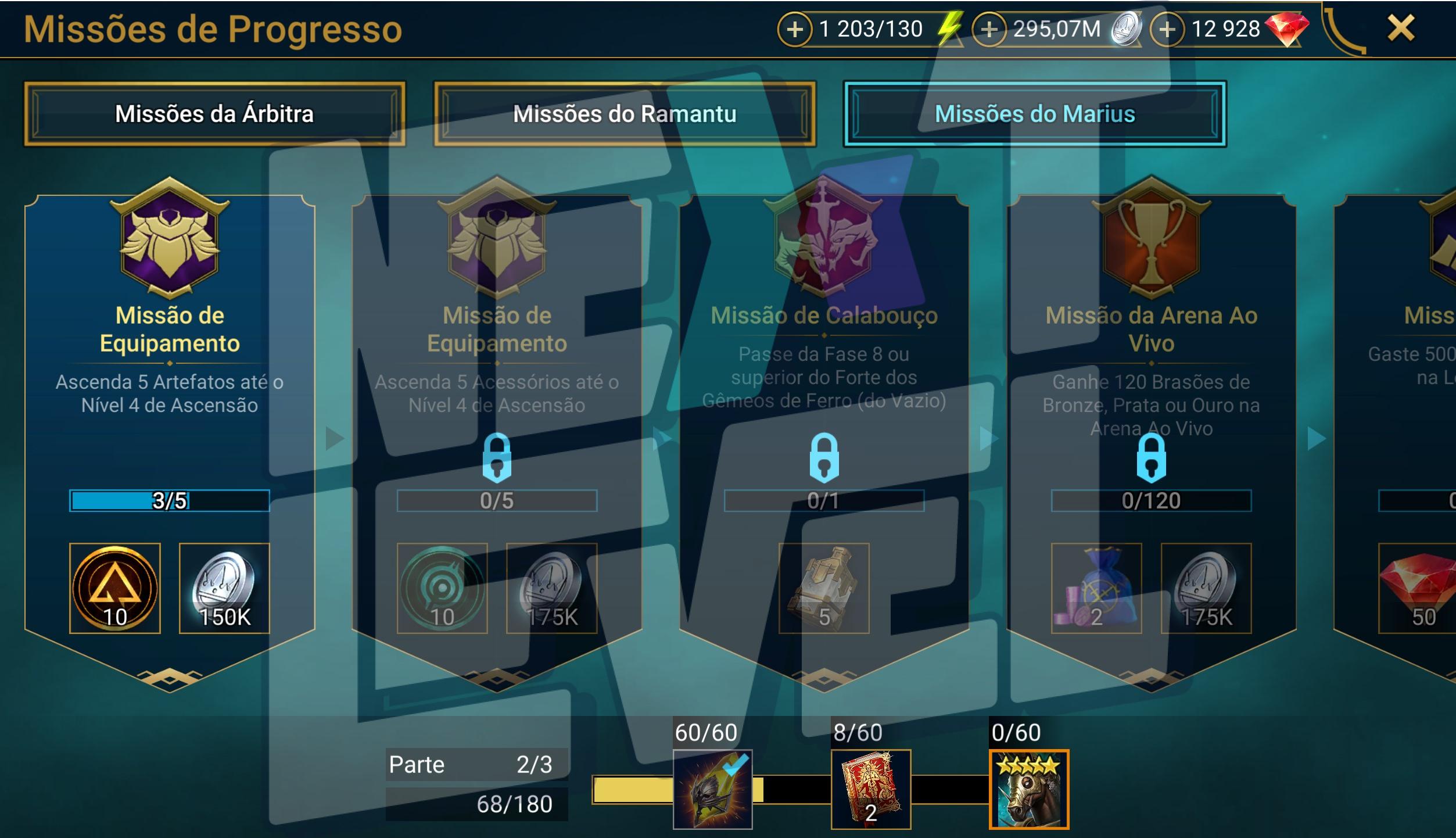Viewport: 1456px width, 838px height.
Task: Inspect the blue coin bag reward
Action: 1096,588
